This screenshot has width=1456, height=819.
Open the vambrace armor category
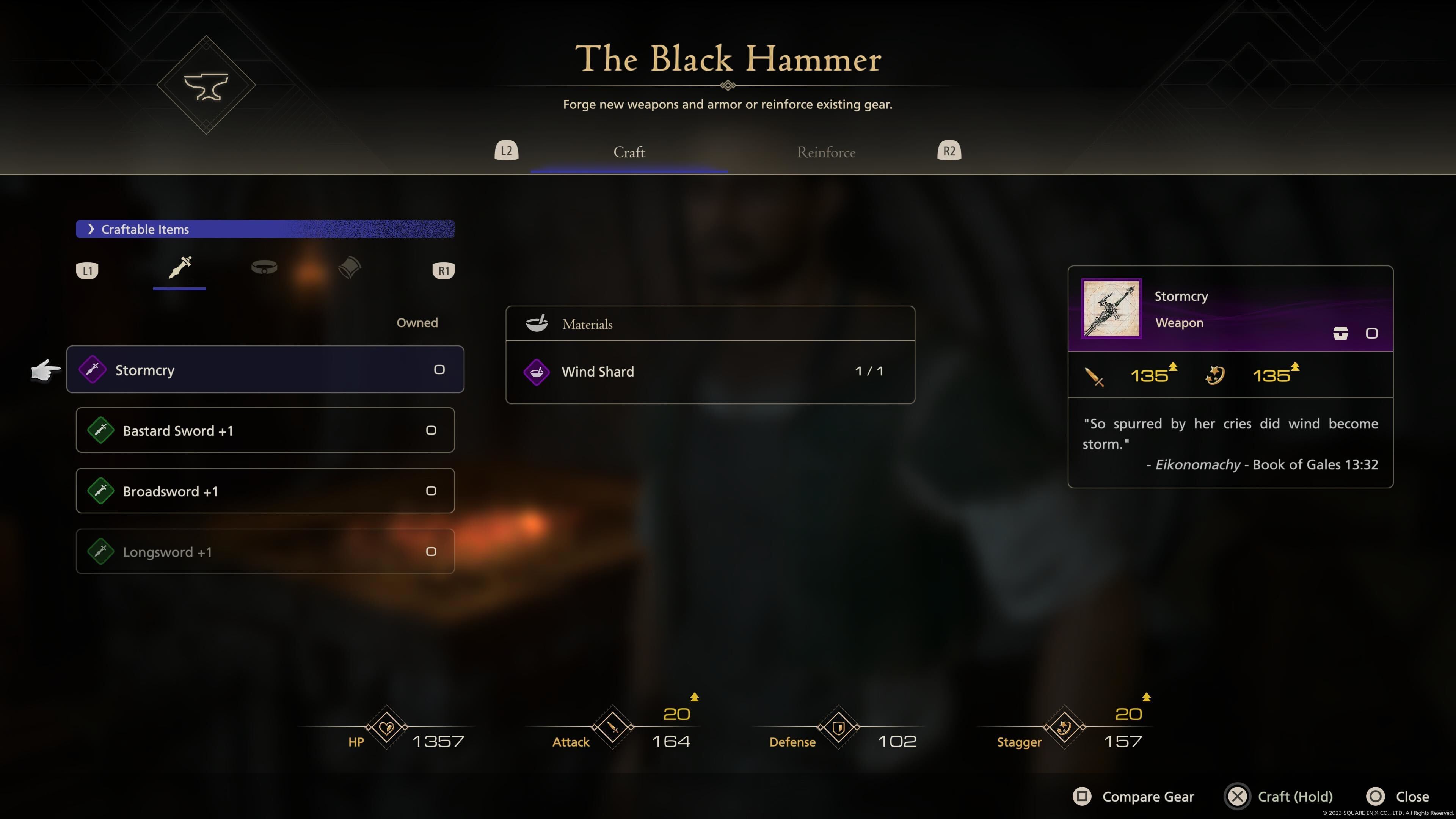point(349,268)
